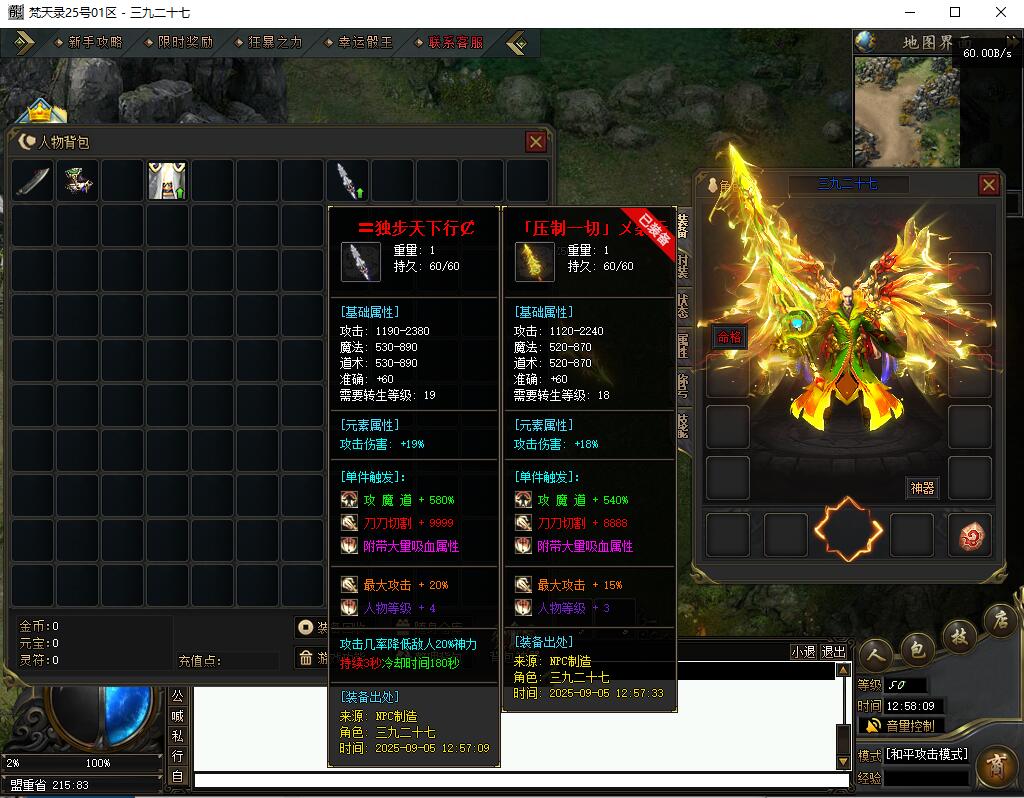Click the 退出 exit game button
Screen dimensions: 1024x798
point(833,651)
